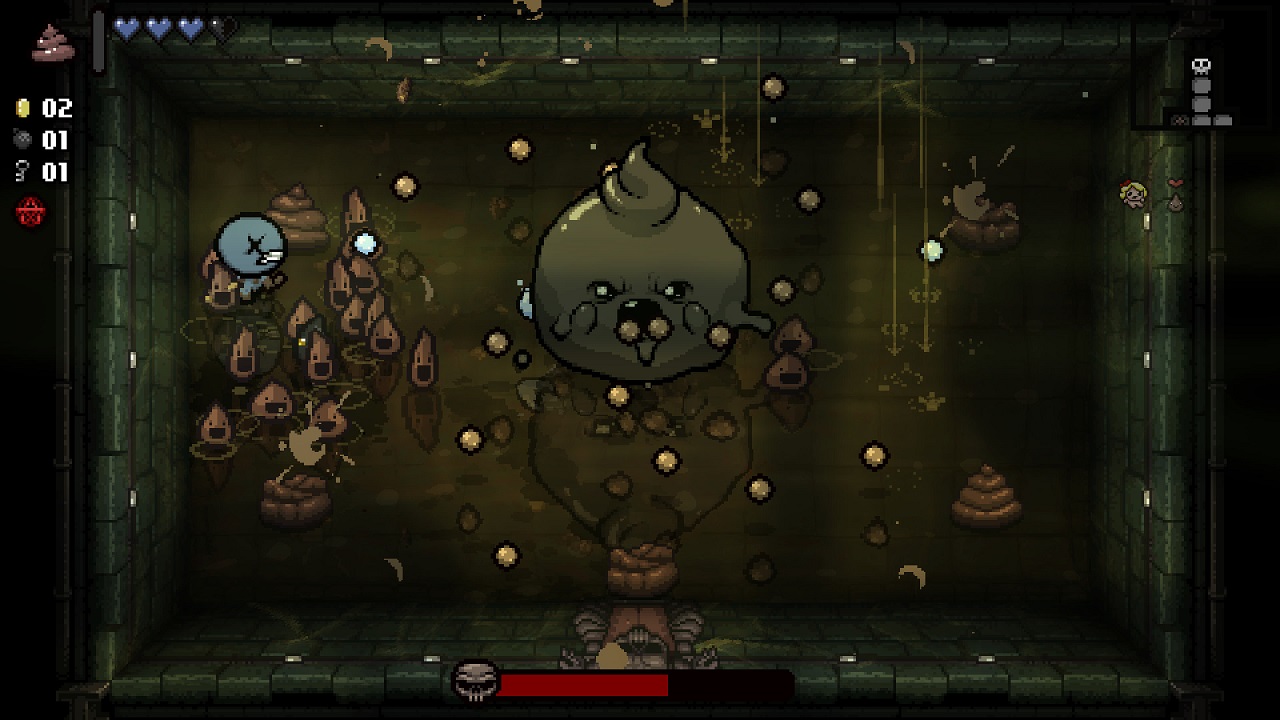This screenshot has height=720, width=1280.
Task: Click the key icon in the stats HUD
Action: (x=21, y=169)
